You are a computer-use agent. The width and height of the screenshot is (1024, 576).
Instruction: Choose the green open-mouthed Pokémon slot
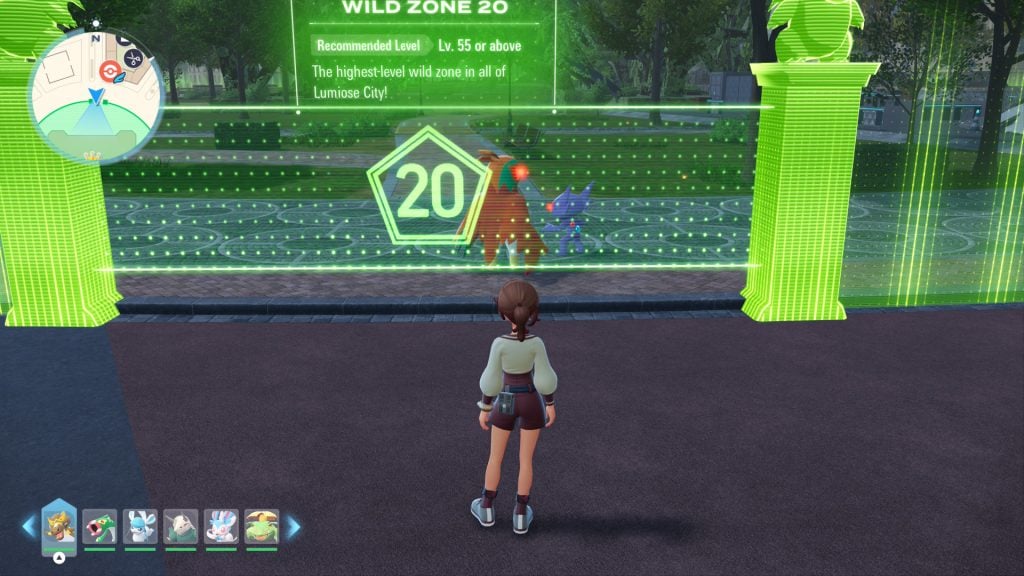tap(100, 526)
